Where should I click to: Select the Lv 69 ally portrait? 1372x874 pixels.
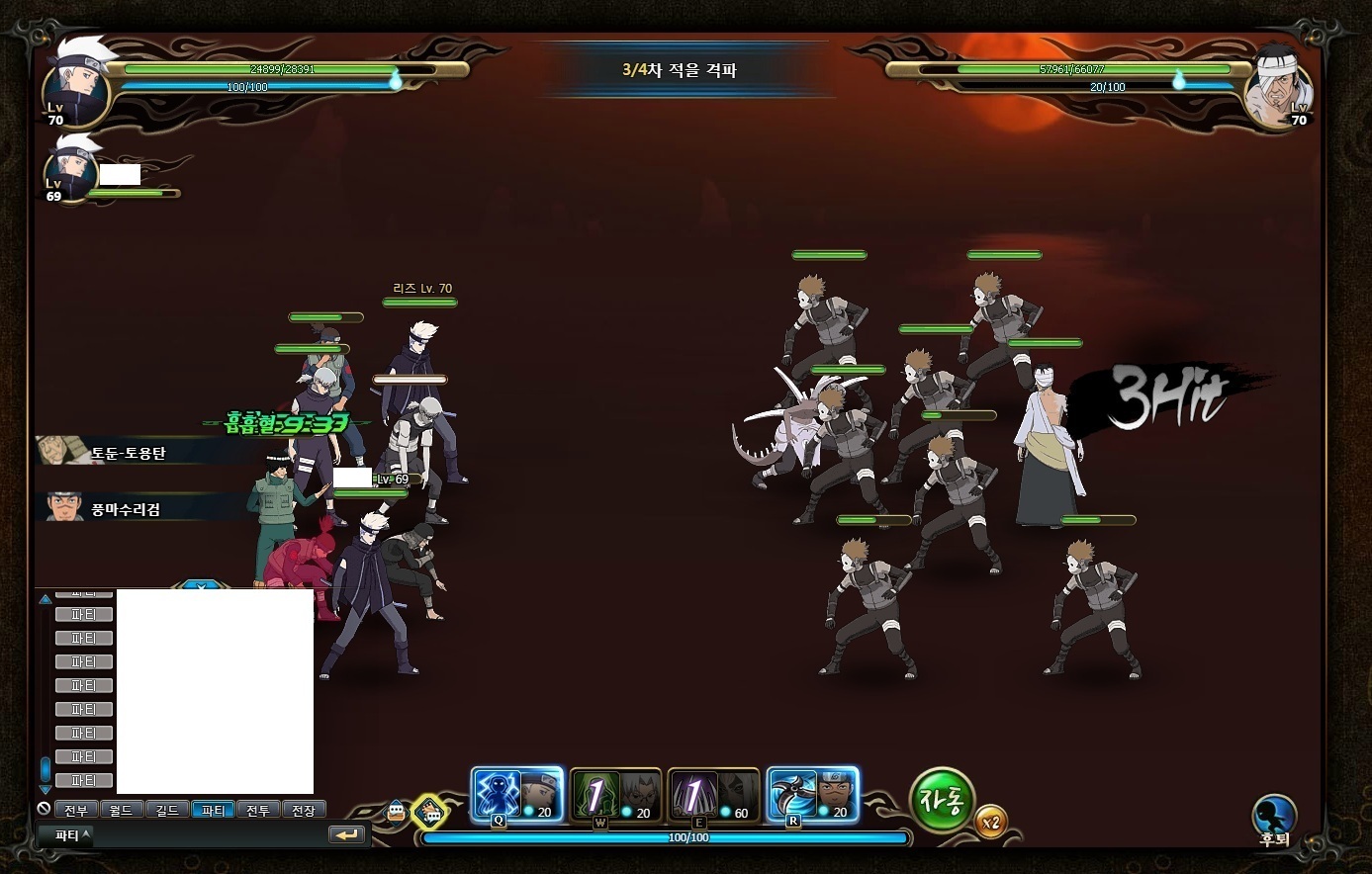click(69, 174)
